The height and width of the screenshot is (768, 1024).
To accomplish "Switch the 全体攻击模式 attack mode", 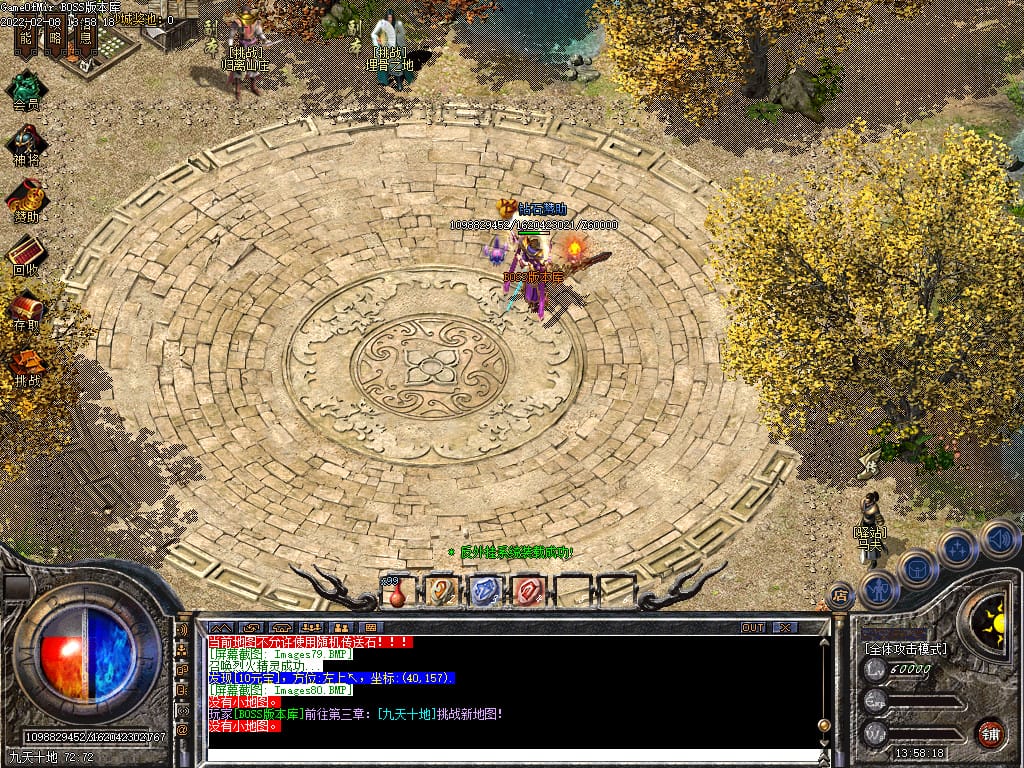I will [x=905, y=649].
